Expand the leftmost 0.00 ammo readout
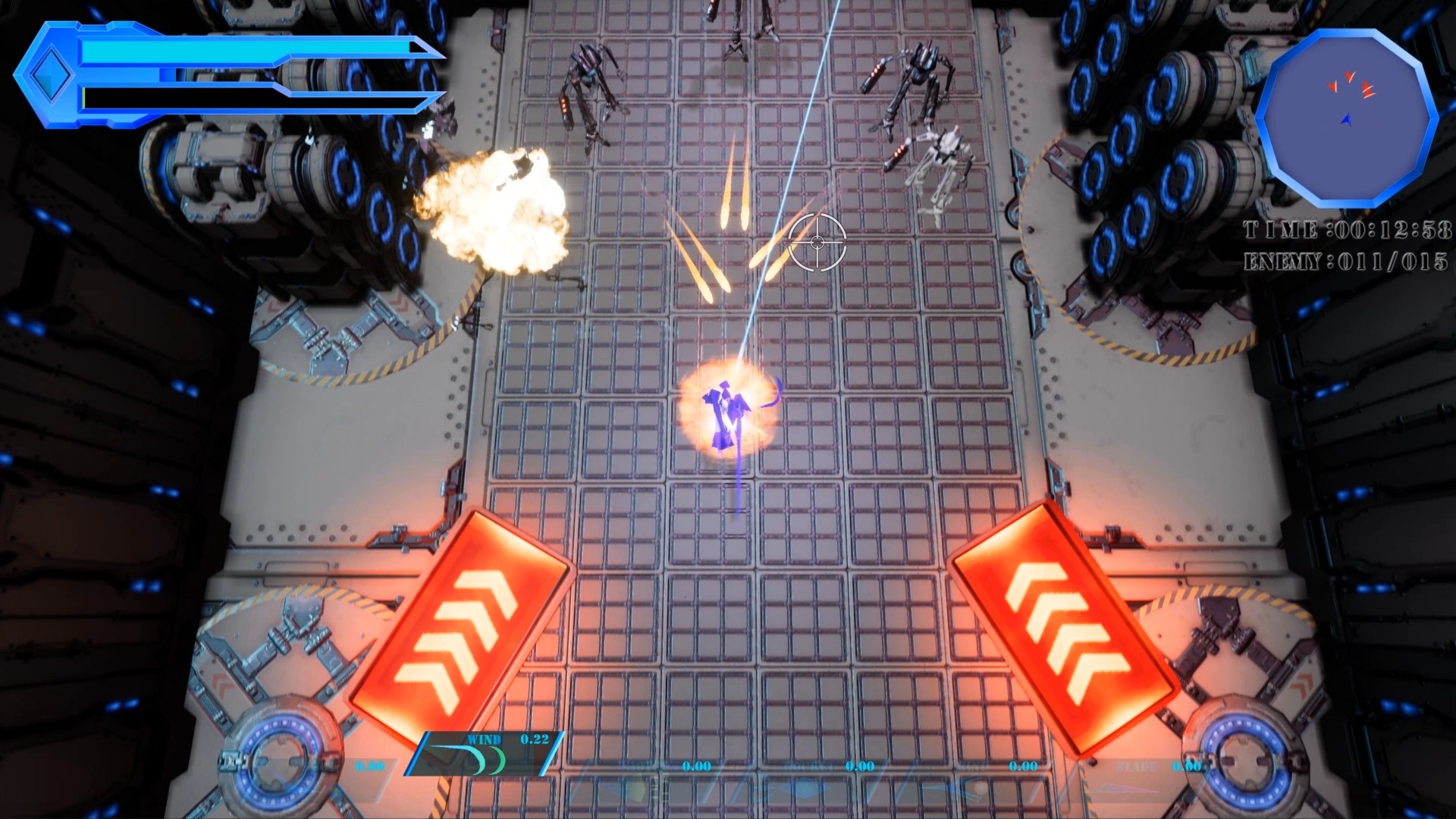 coord(369,764)
